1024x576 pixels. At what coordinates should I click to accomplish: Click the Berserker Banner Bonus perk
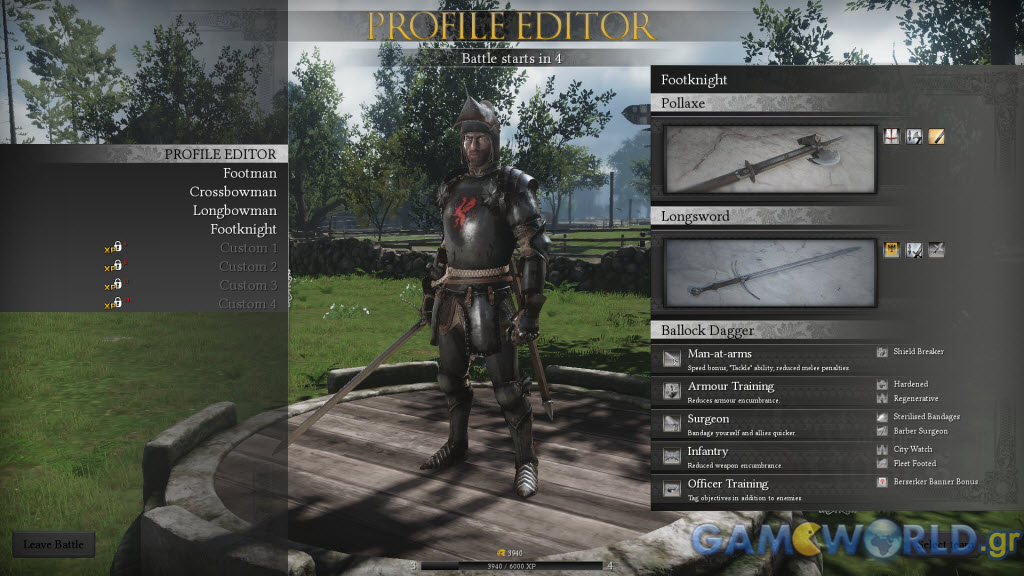click(x=934, y=482)
